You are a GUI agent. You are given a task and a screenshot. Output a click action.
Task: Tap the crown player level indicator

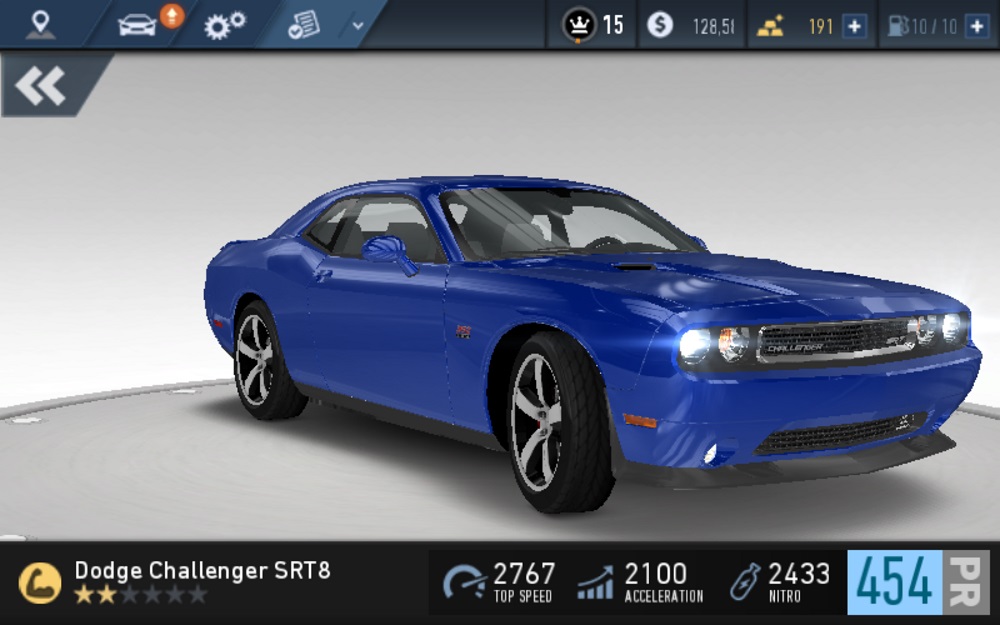click(x=592, y=25)
